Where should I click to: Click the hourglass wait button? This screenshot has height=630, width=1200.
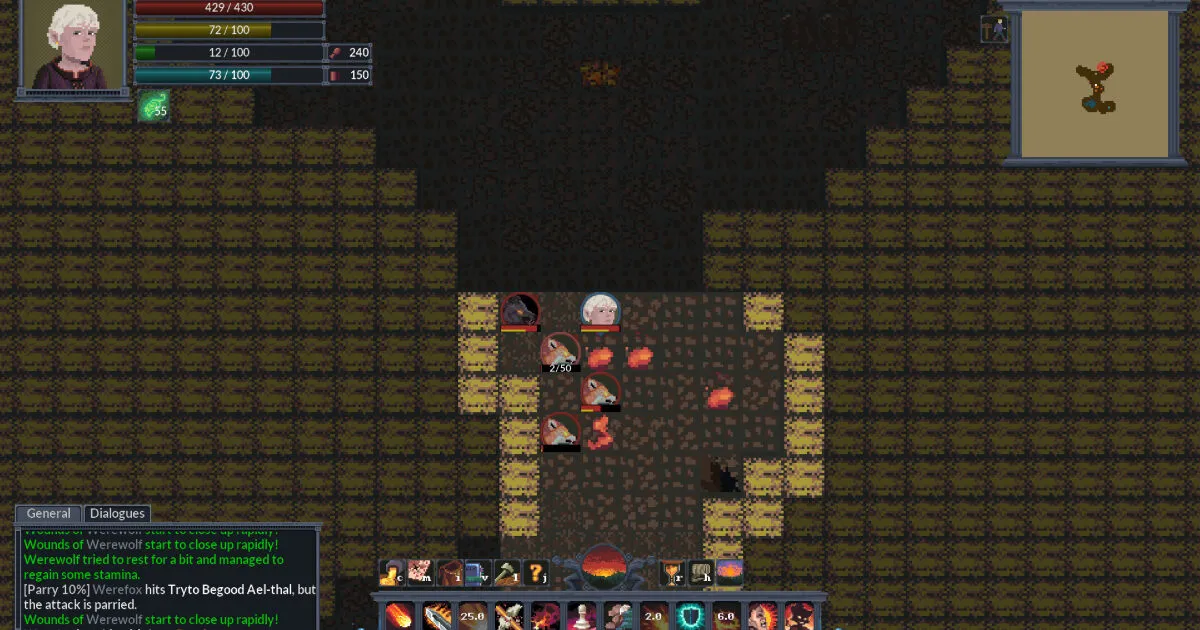coord(672,573)
